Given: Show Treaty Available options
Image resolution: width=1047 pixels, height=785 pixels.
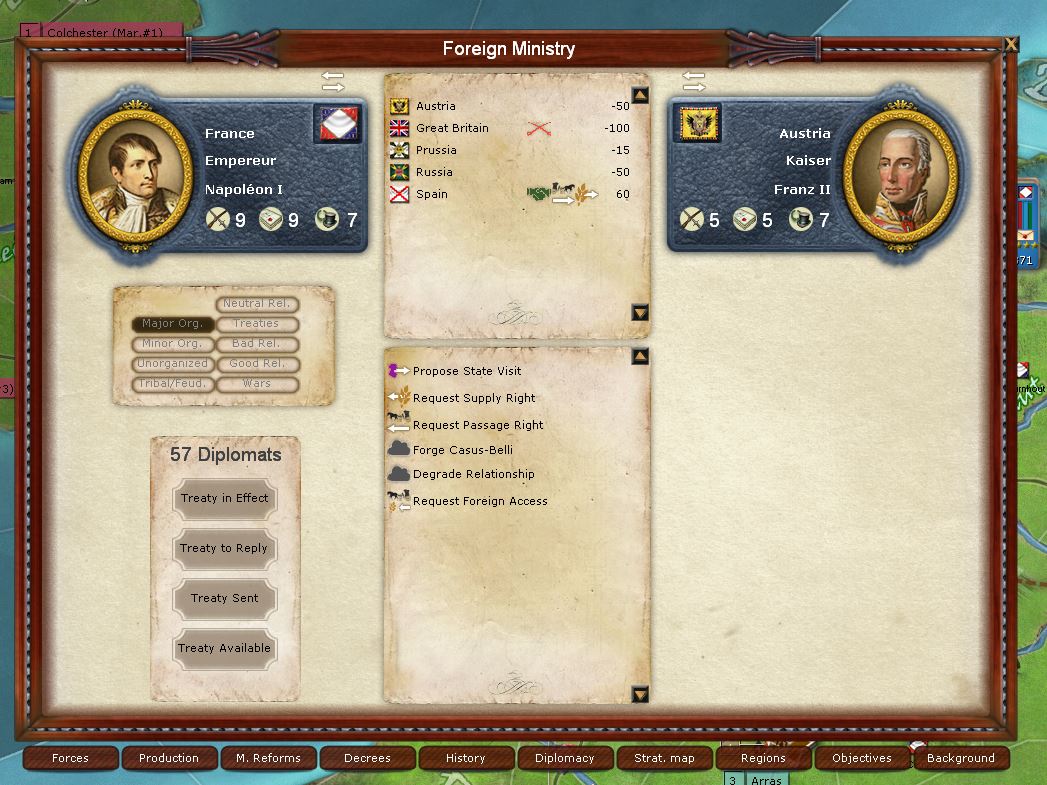Looking at the screenshot, I should click(x=224, y=648).
